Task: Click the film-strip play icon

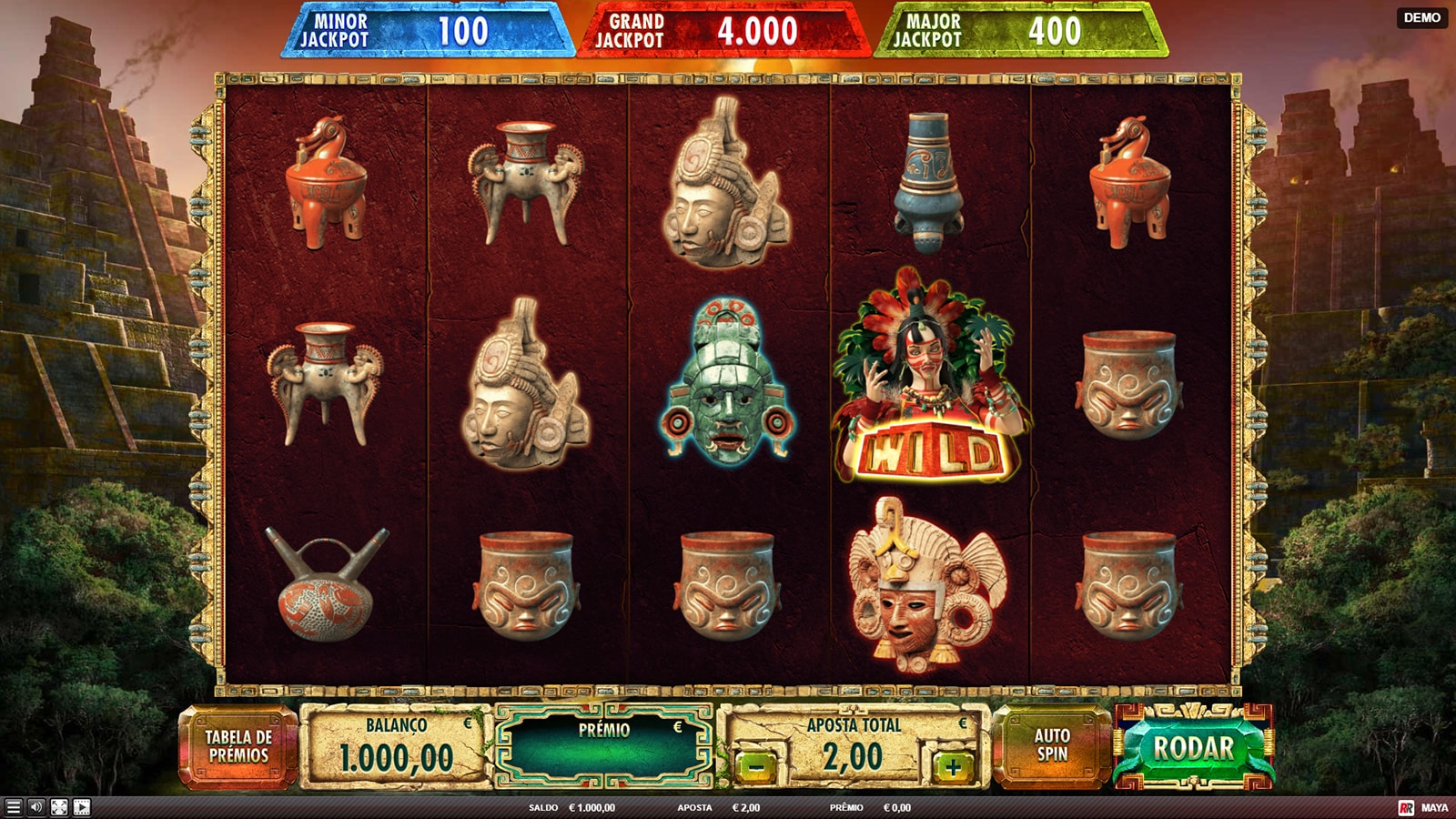Action: pos(82,807)
